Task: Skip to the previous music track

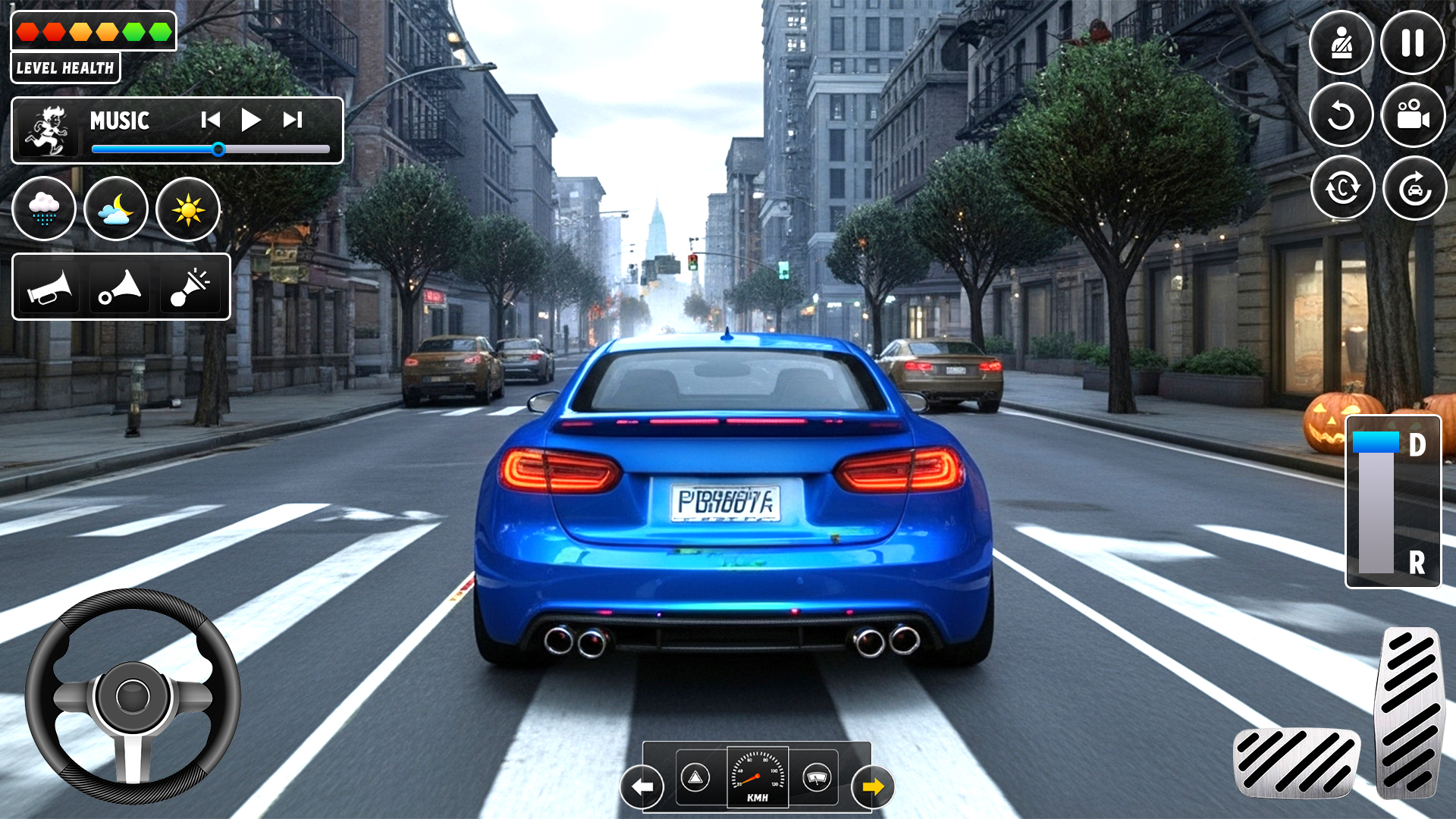Action: click(211, 120)
